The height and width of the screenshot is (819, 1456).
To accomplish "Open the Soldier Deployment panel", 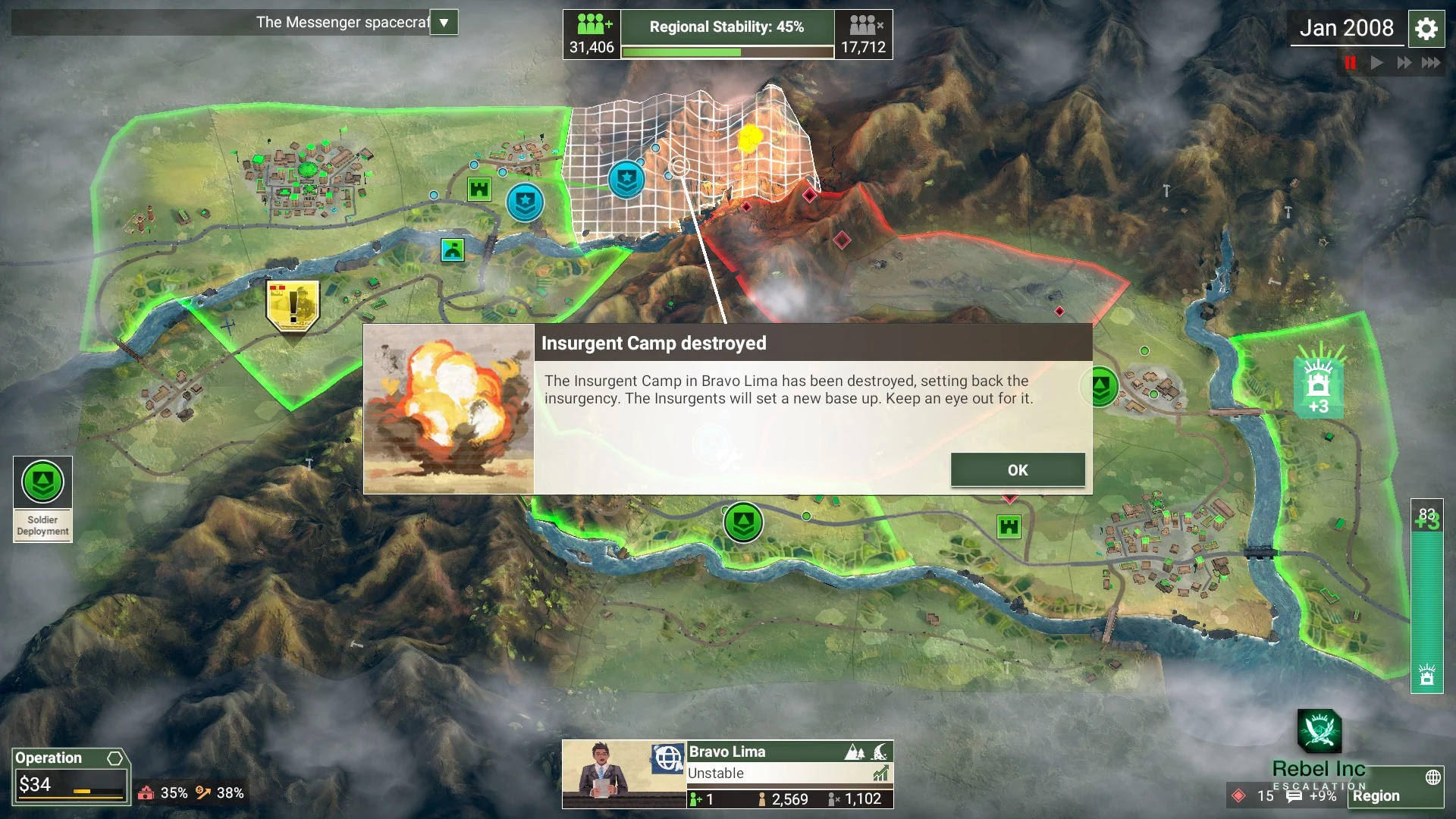I will coord(42,498).
